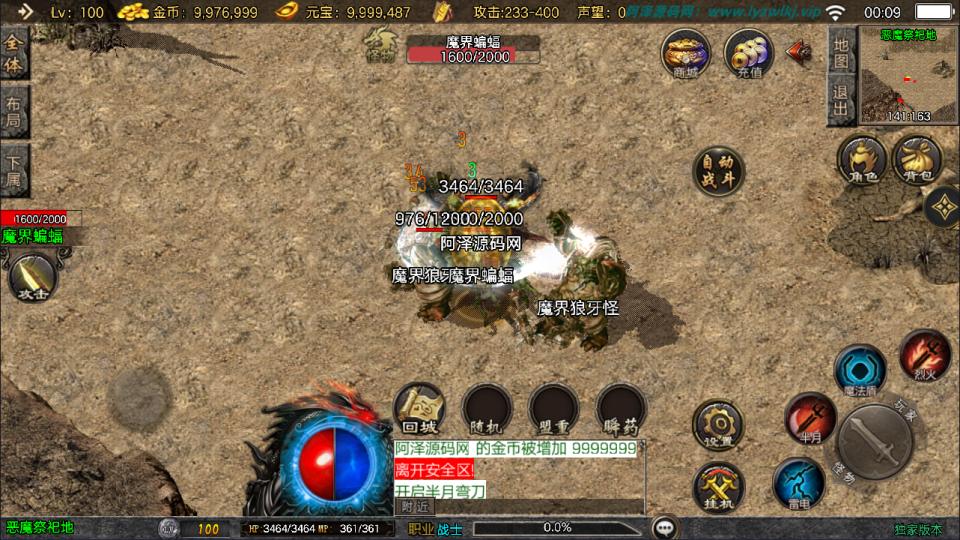Cast the 雷电 lightning skill
Viewport: 960px width, 540px height.
point(798,482)
